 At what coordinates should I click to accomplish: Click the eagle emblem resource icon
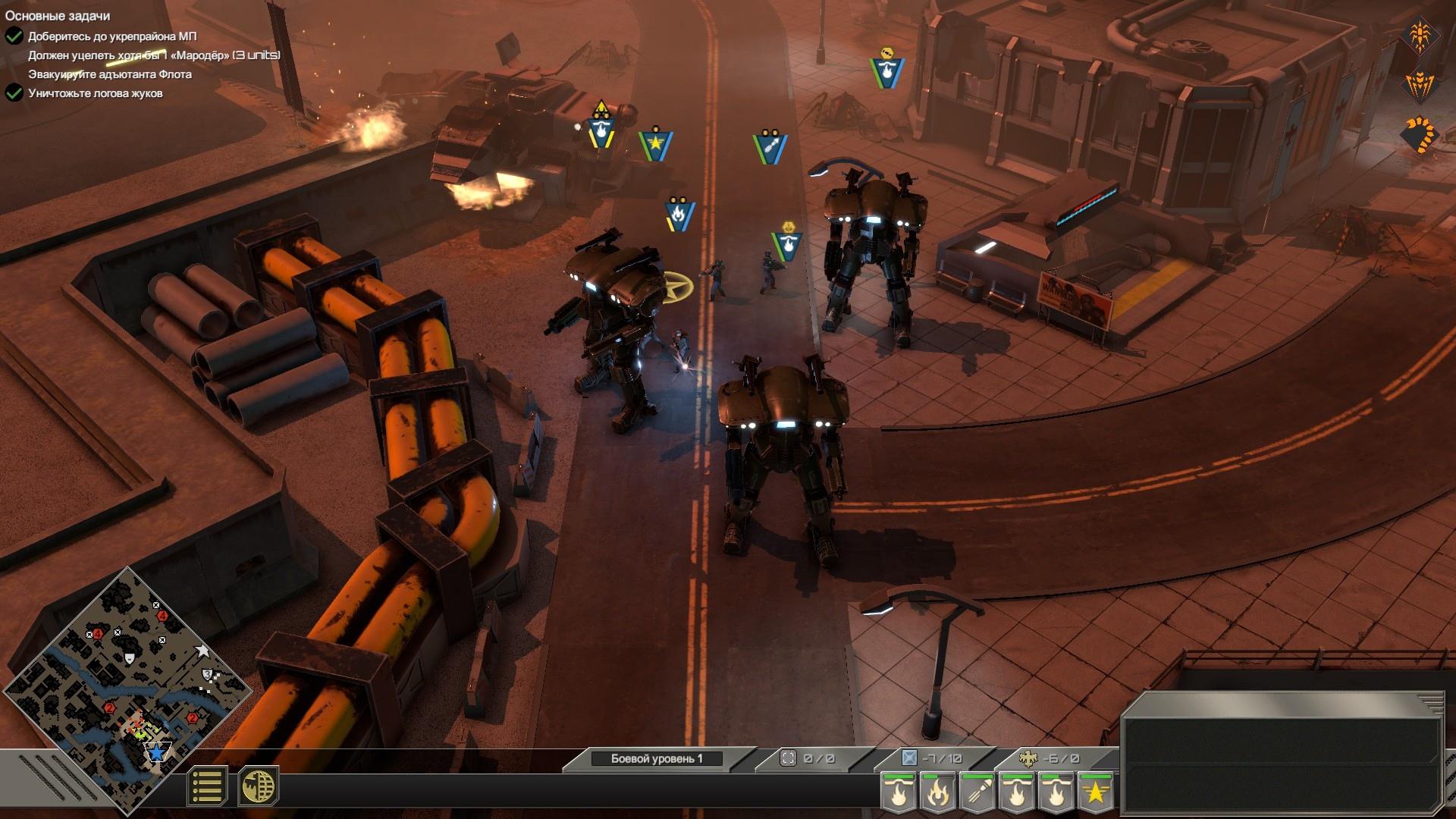tap(1028, 758)
